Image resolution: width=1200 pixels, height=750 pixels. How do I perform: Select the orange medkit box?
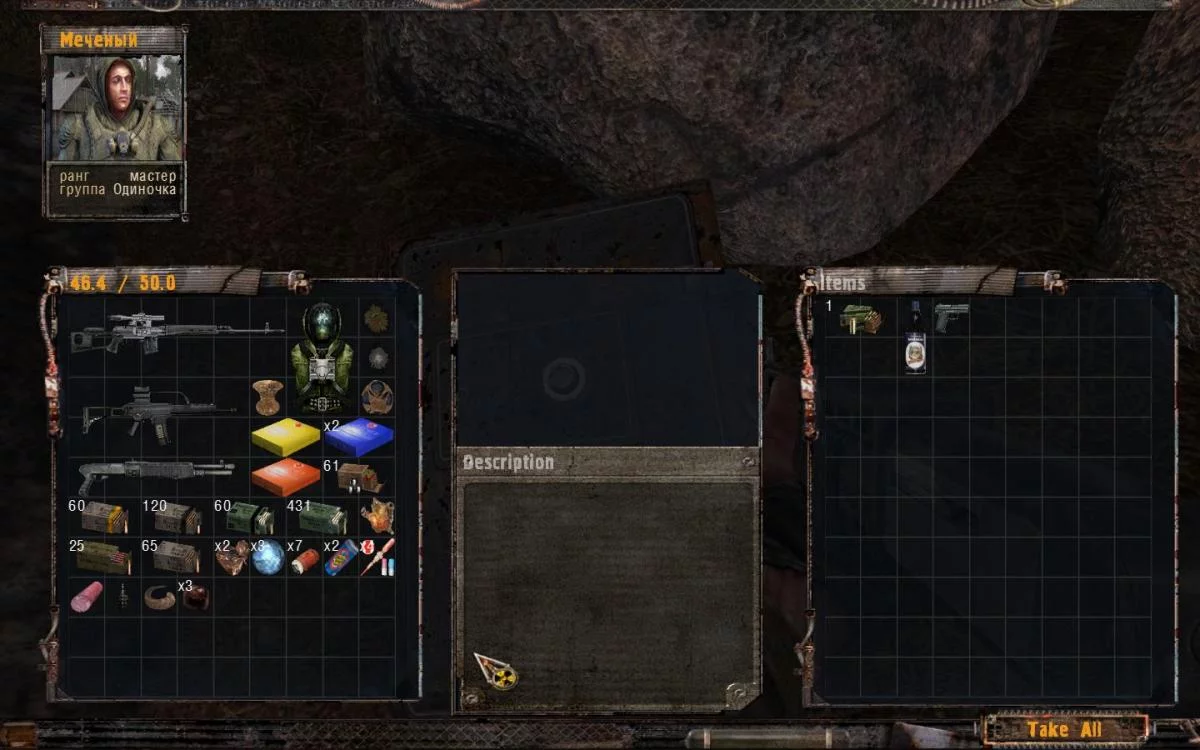pos(285,476)
